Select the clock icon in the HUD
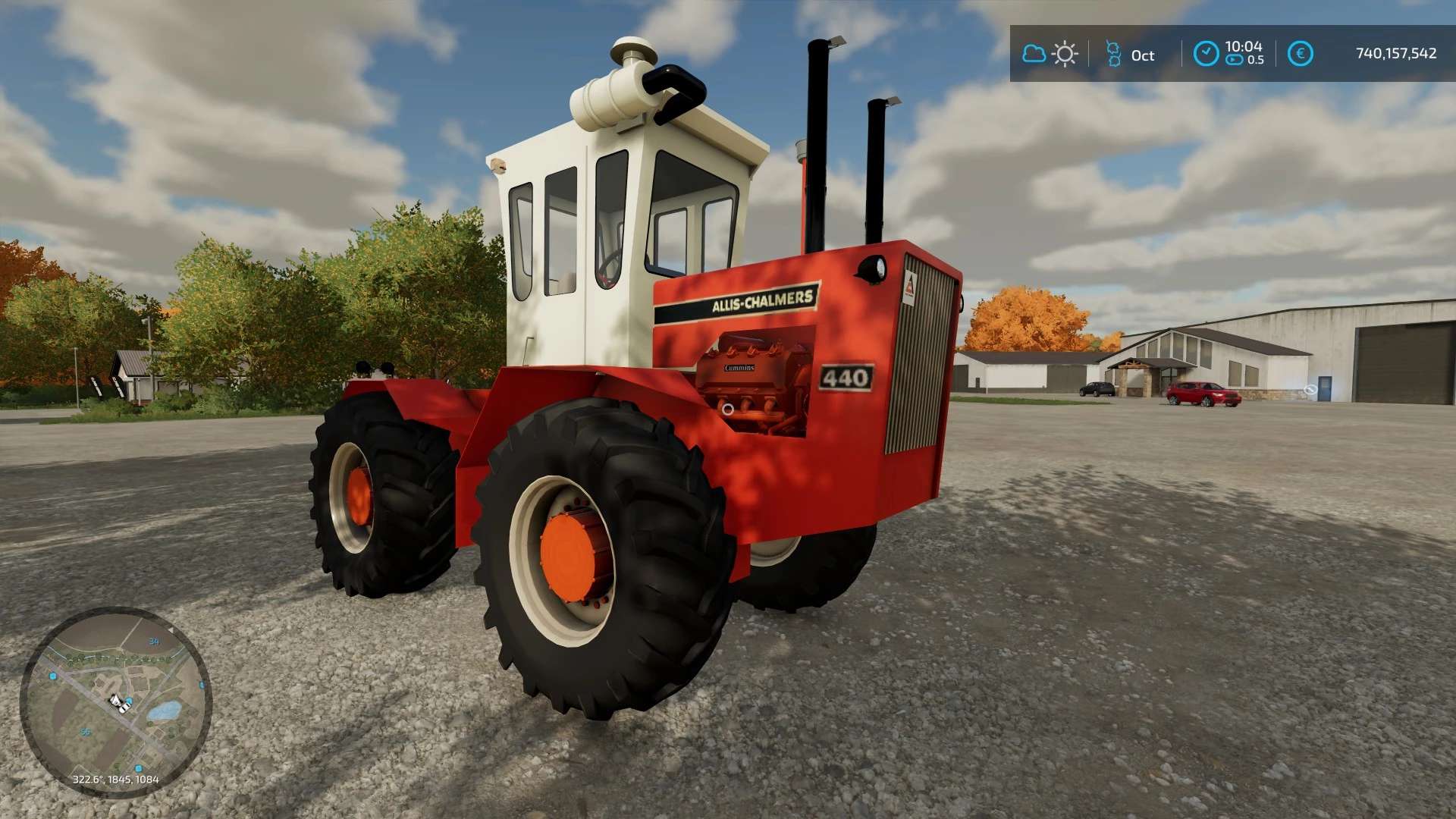Viewport: 1456px width, 819px height. click(1206, 53)
